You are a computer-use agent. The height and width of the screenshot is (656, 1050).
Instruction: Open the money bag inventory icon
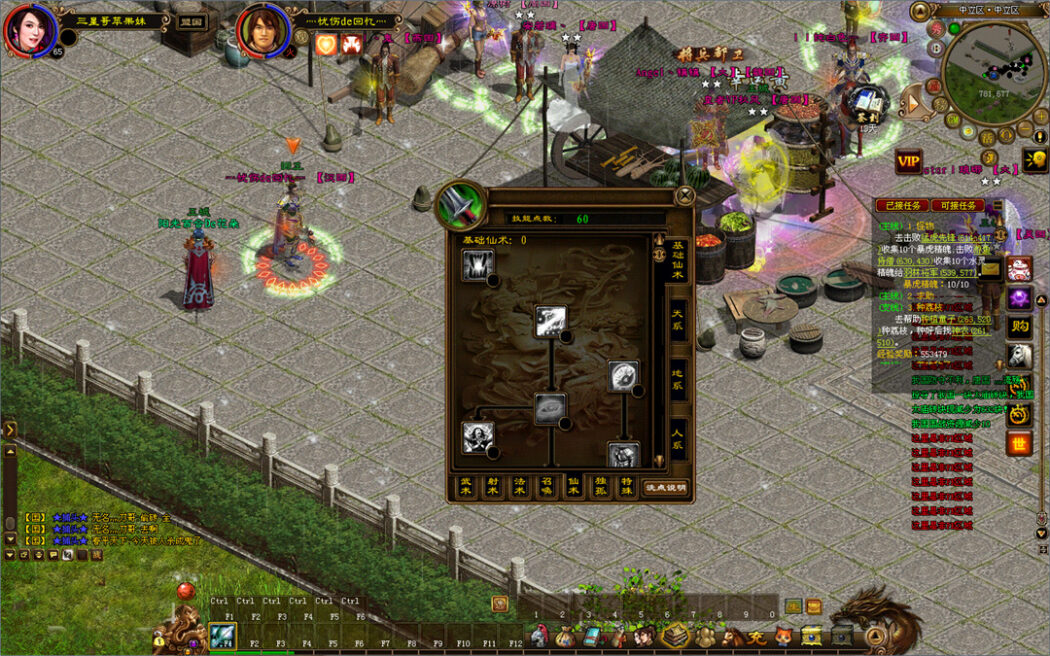[566, 636]
